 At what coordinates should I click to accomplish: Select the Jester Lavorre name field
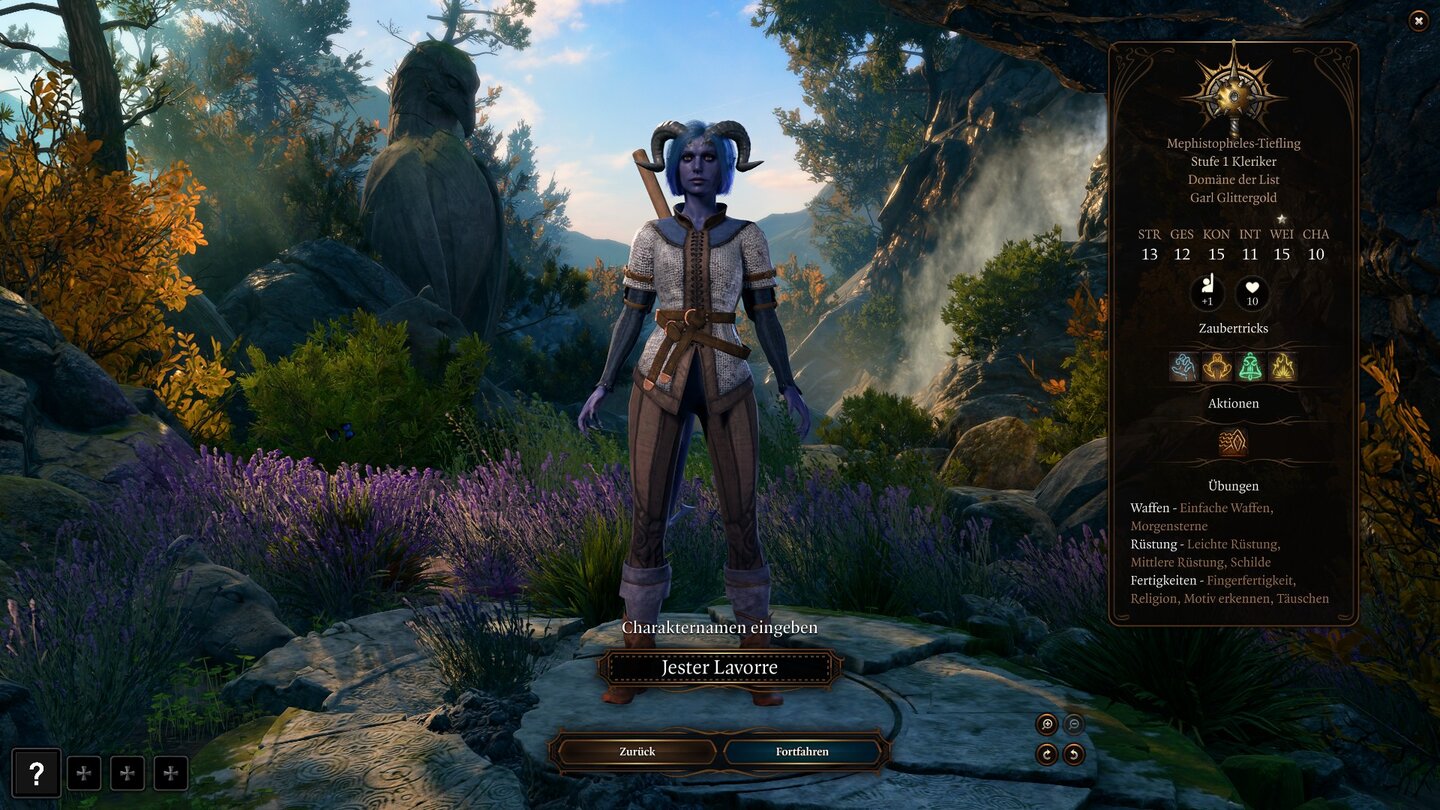[719, 668]
